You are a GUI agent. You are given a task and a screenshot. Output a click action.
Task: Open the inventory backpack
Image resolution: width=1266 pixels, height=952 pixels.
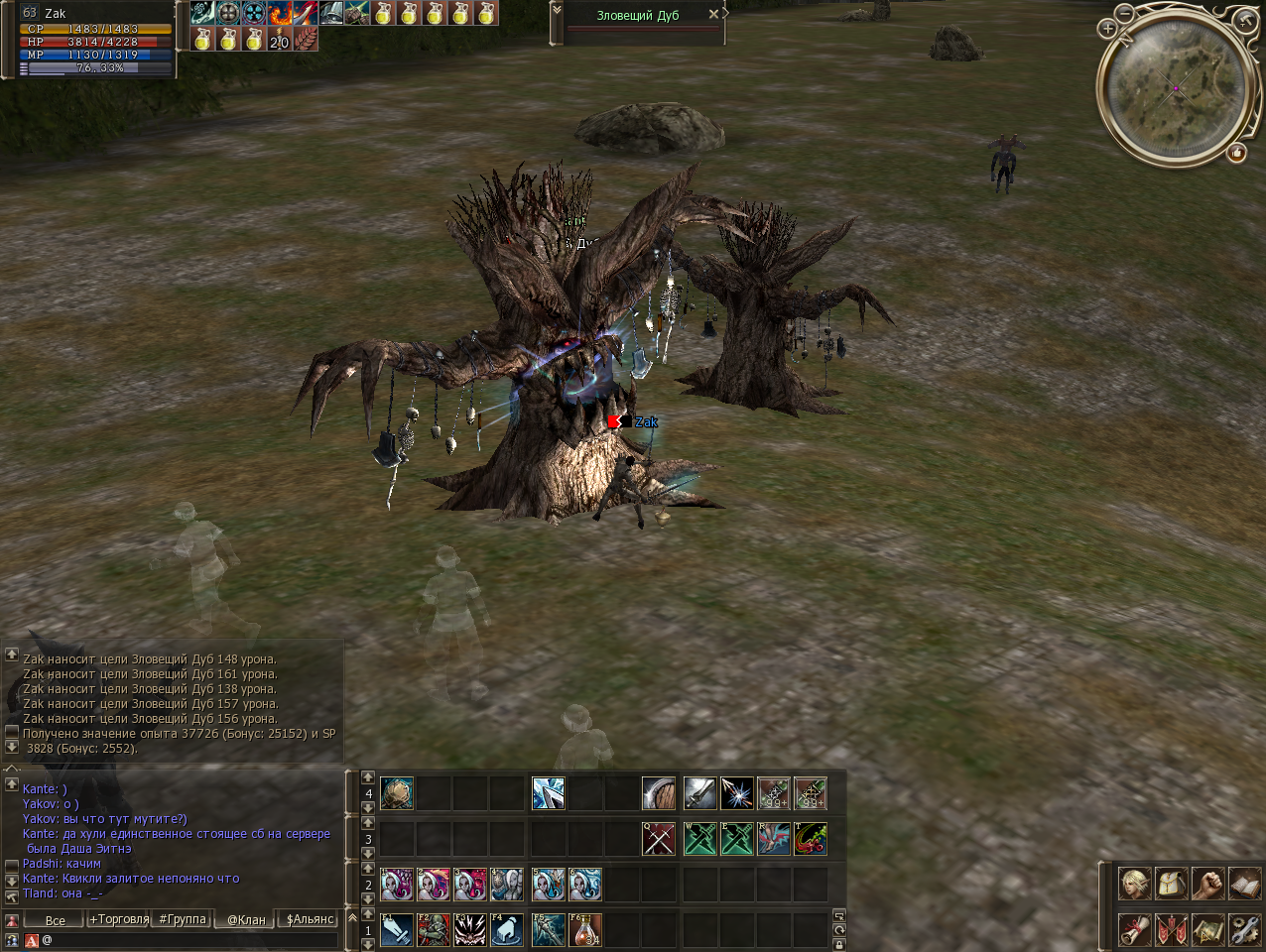(x=1171, y=883)
